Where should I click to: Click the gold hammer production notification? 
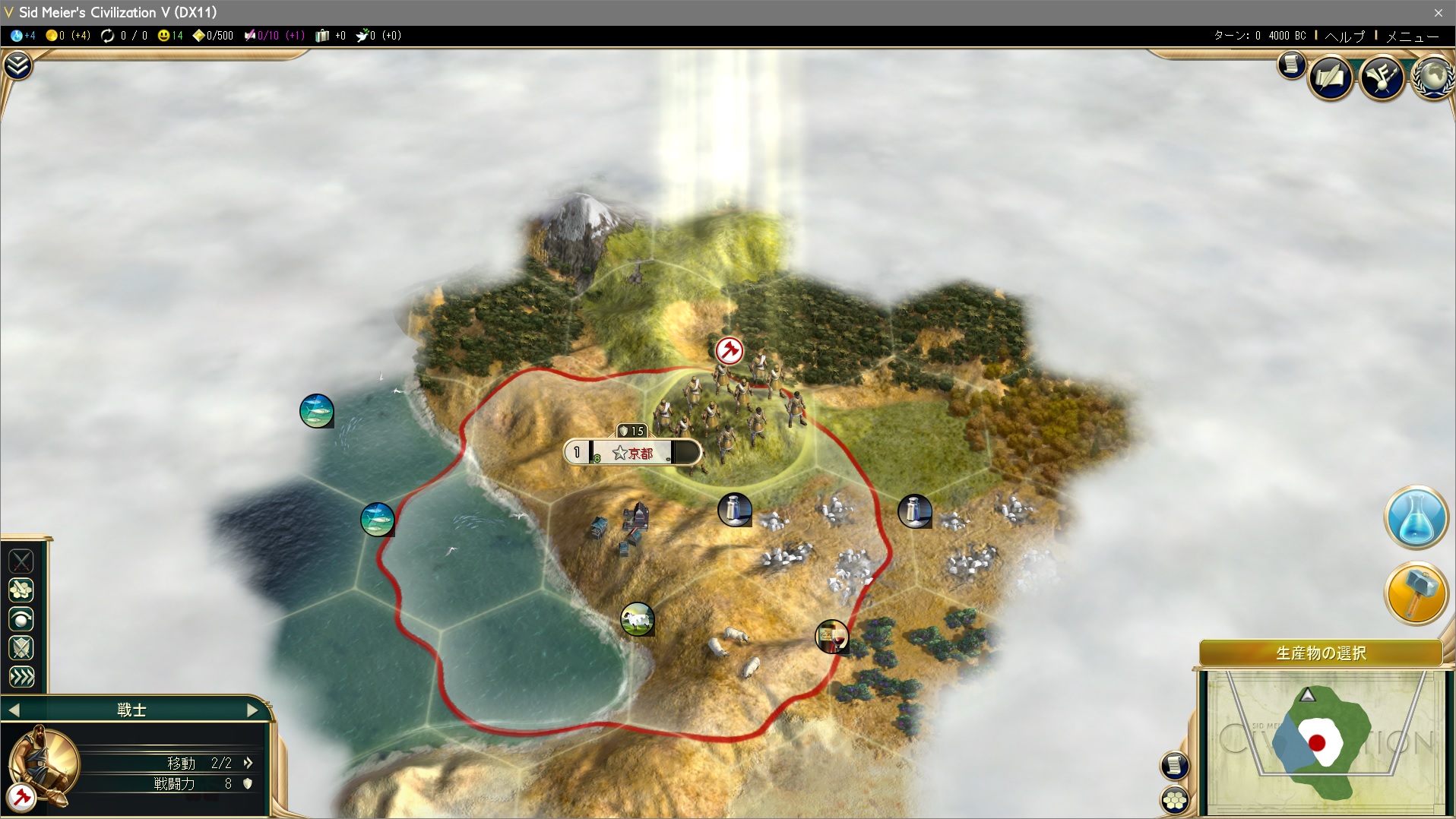(1415, 593)
